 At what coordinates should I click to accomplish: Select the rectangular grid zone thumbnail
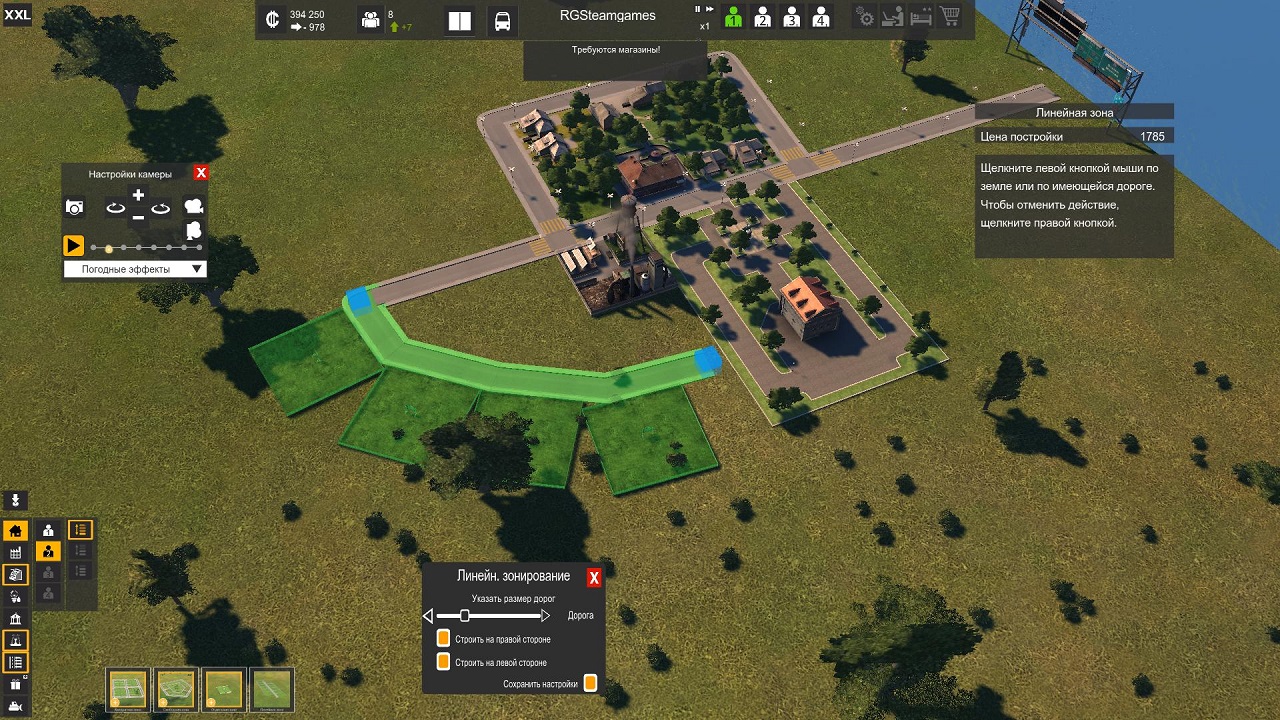pos(128,689)
